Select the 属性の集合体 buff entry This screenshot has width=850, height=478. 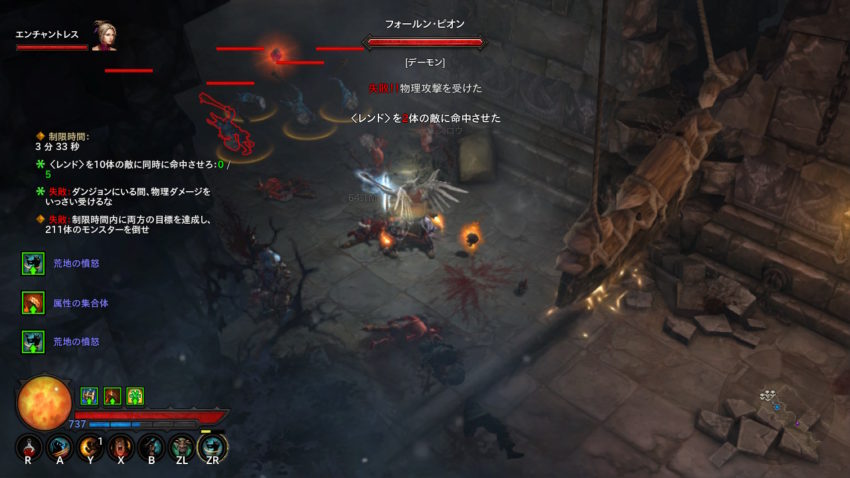tap(32, 301)
